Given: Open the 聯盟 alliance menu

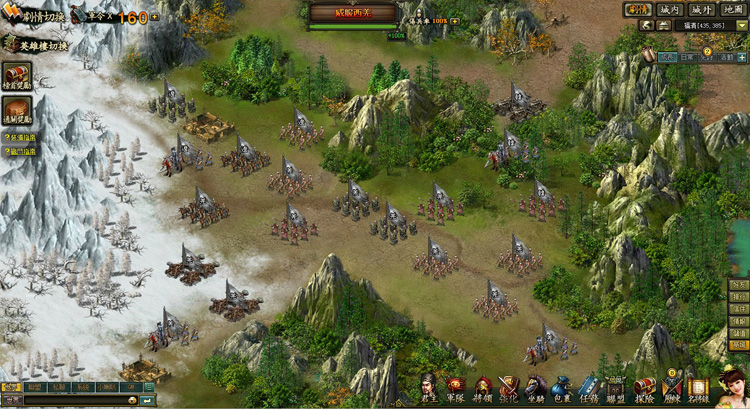Looking at the screenshot, I should coord(616,388).
